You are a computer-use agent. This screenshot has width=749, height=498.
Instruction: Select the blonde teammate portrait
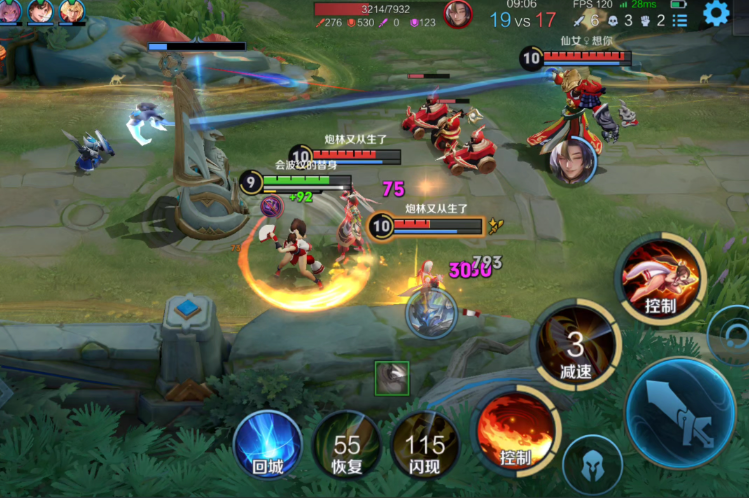(72, 11)
